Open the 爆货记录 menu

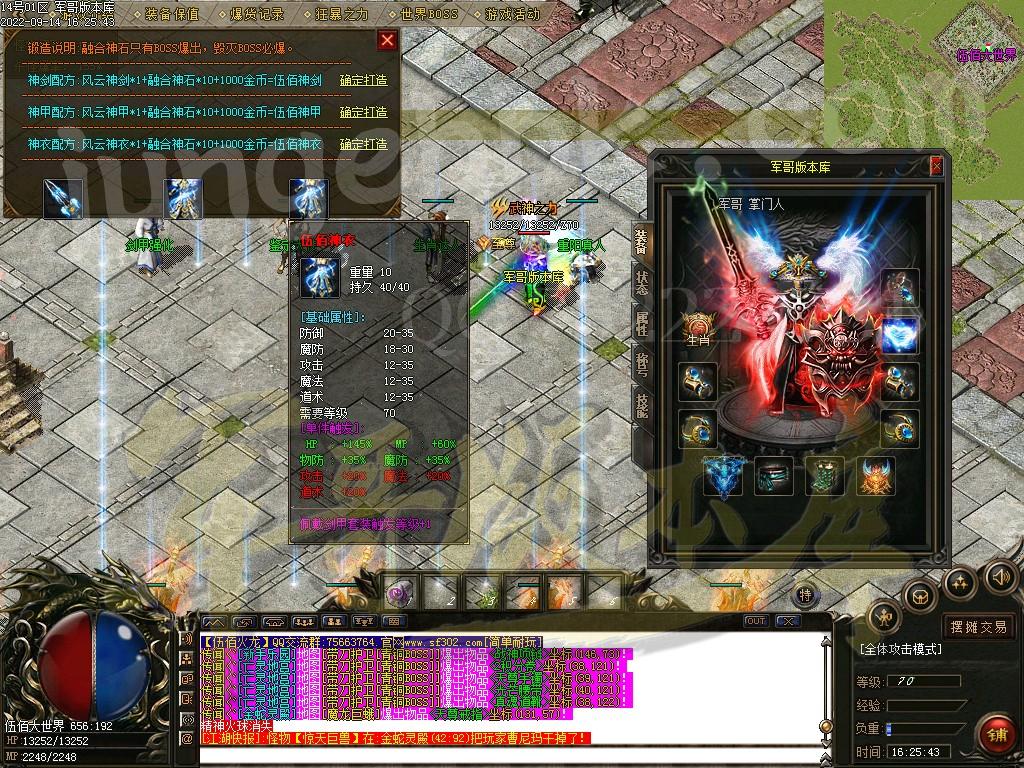click(257, 15)
